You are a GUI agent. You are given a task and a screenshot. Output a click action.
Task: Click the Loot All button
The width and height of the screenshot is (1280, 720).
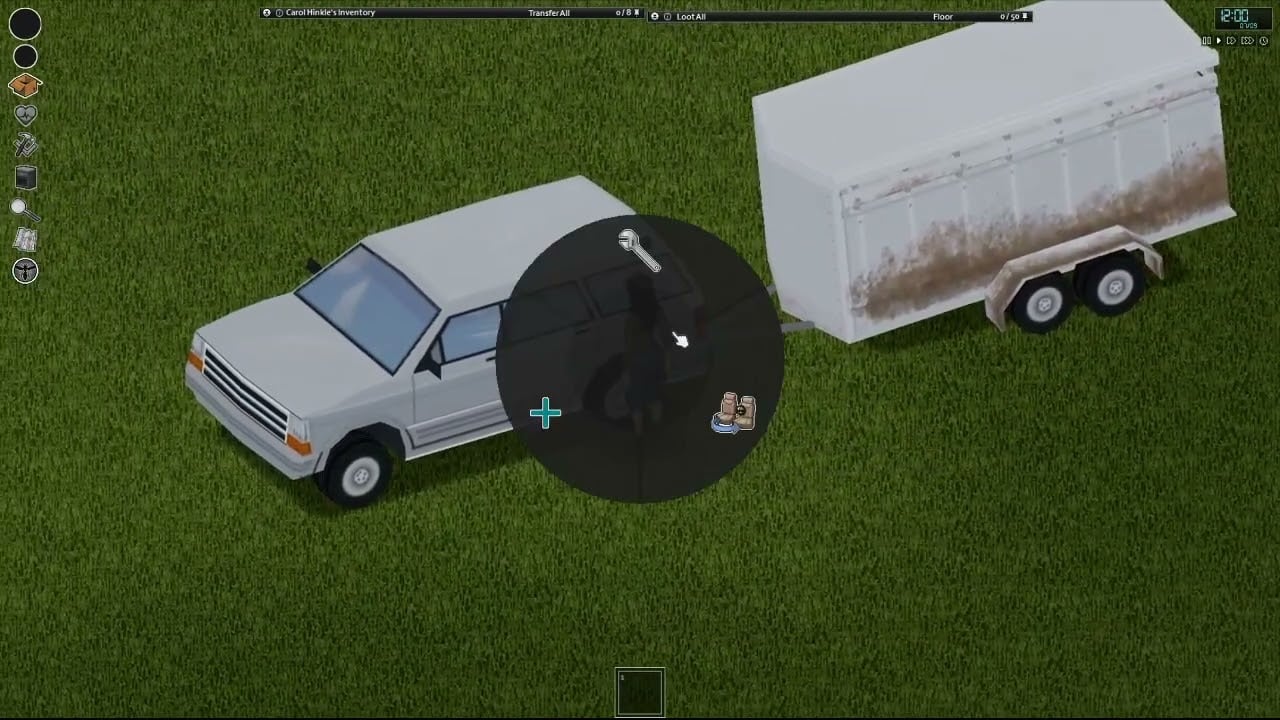(x=690, y=17)
